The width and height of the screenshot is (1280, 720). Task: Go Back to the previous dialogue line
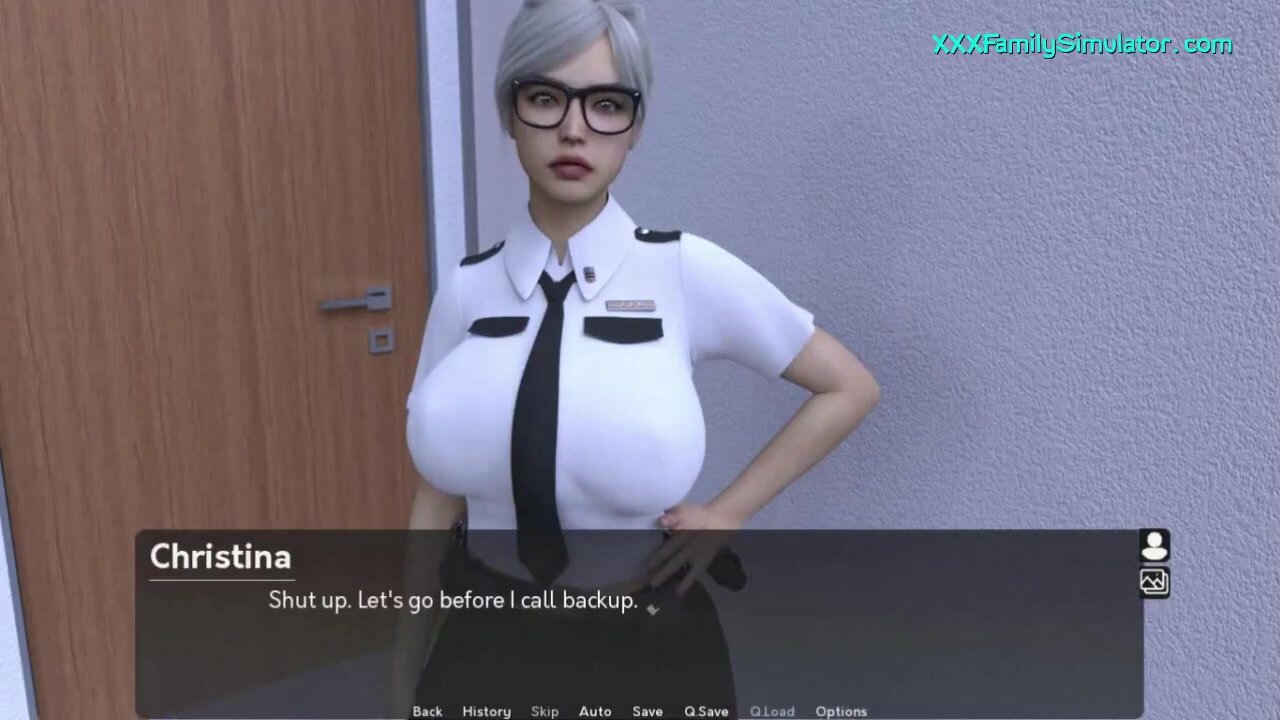coord(427,711)
